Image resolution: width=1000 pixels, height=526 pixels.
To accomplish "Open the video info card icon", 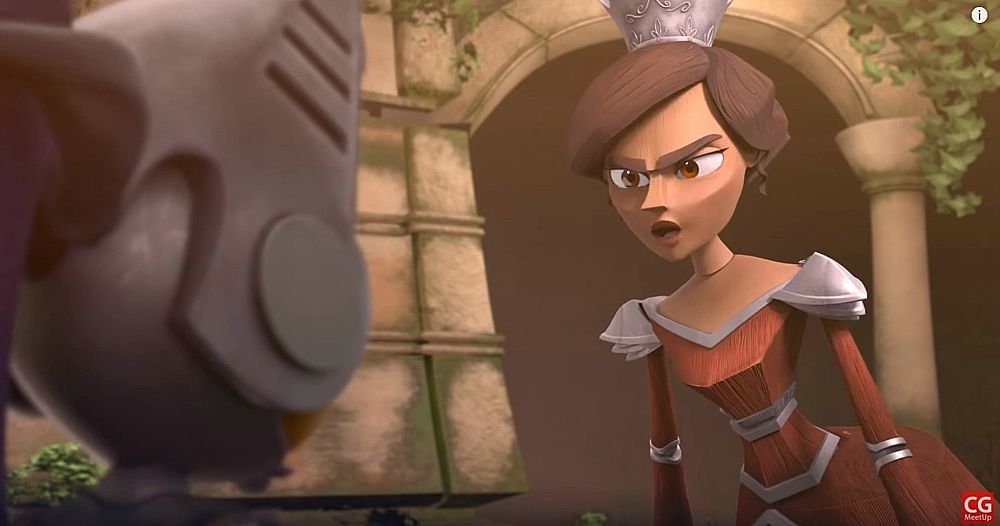I will pyautogui.click(x=978, y=15).
